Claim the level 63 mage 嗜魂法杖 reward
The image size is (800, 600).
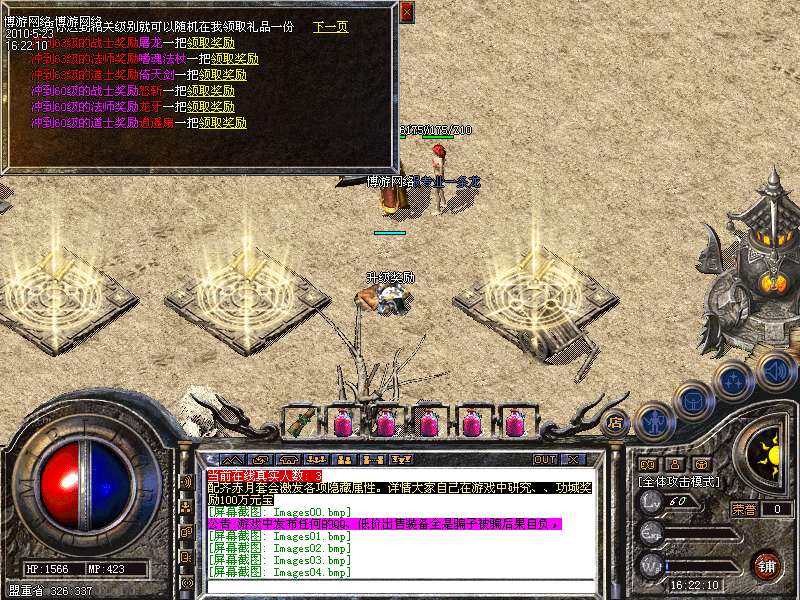[235, 59]
